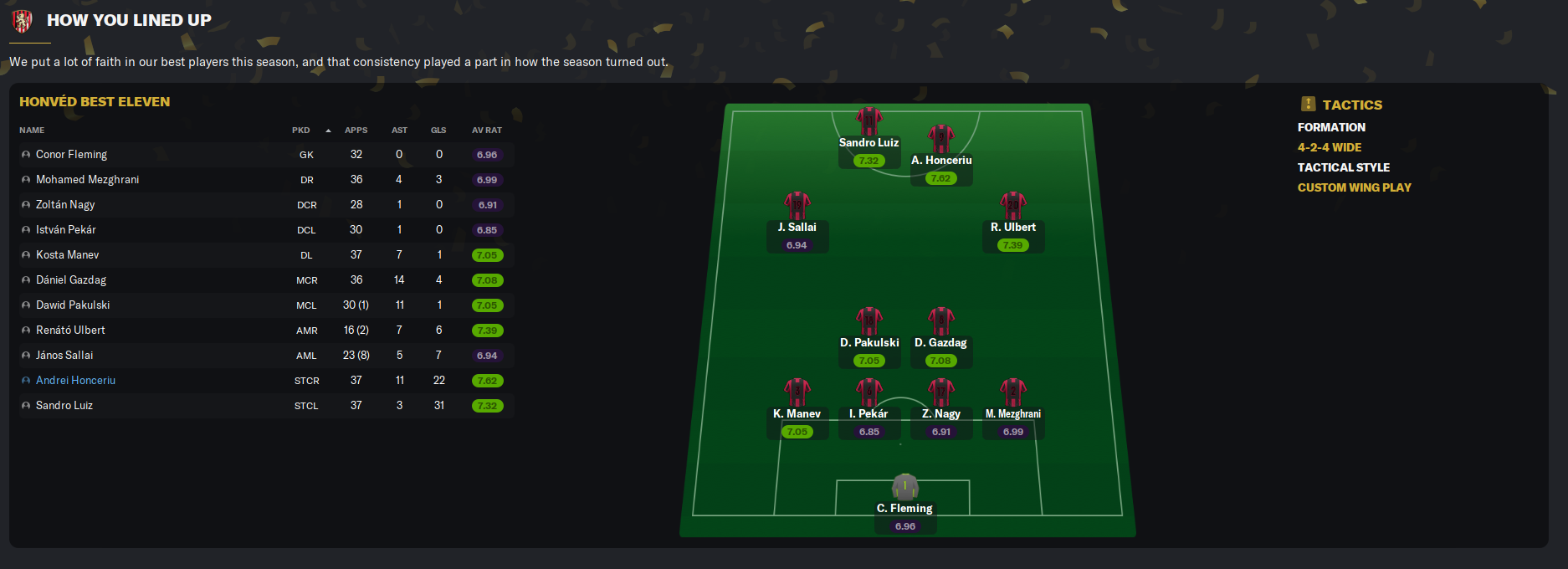1568x569 pixels.
Task: Click Sandro Luiz in the player list
Action: click(x=64, y=406)
